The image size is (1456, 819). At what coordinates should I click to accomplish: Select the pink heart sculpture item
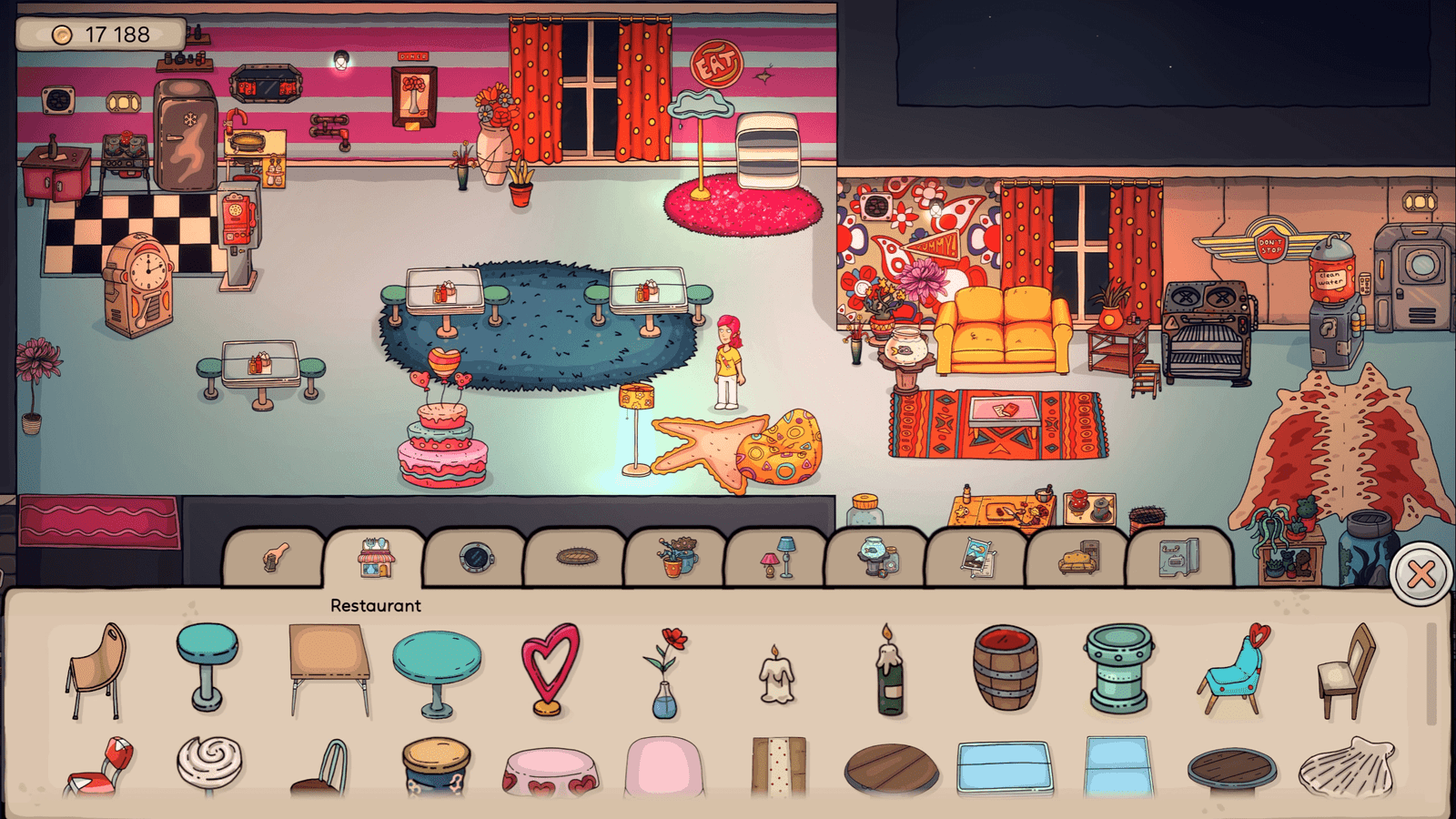click(x=550, y=669)
